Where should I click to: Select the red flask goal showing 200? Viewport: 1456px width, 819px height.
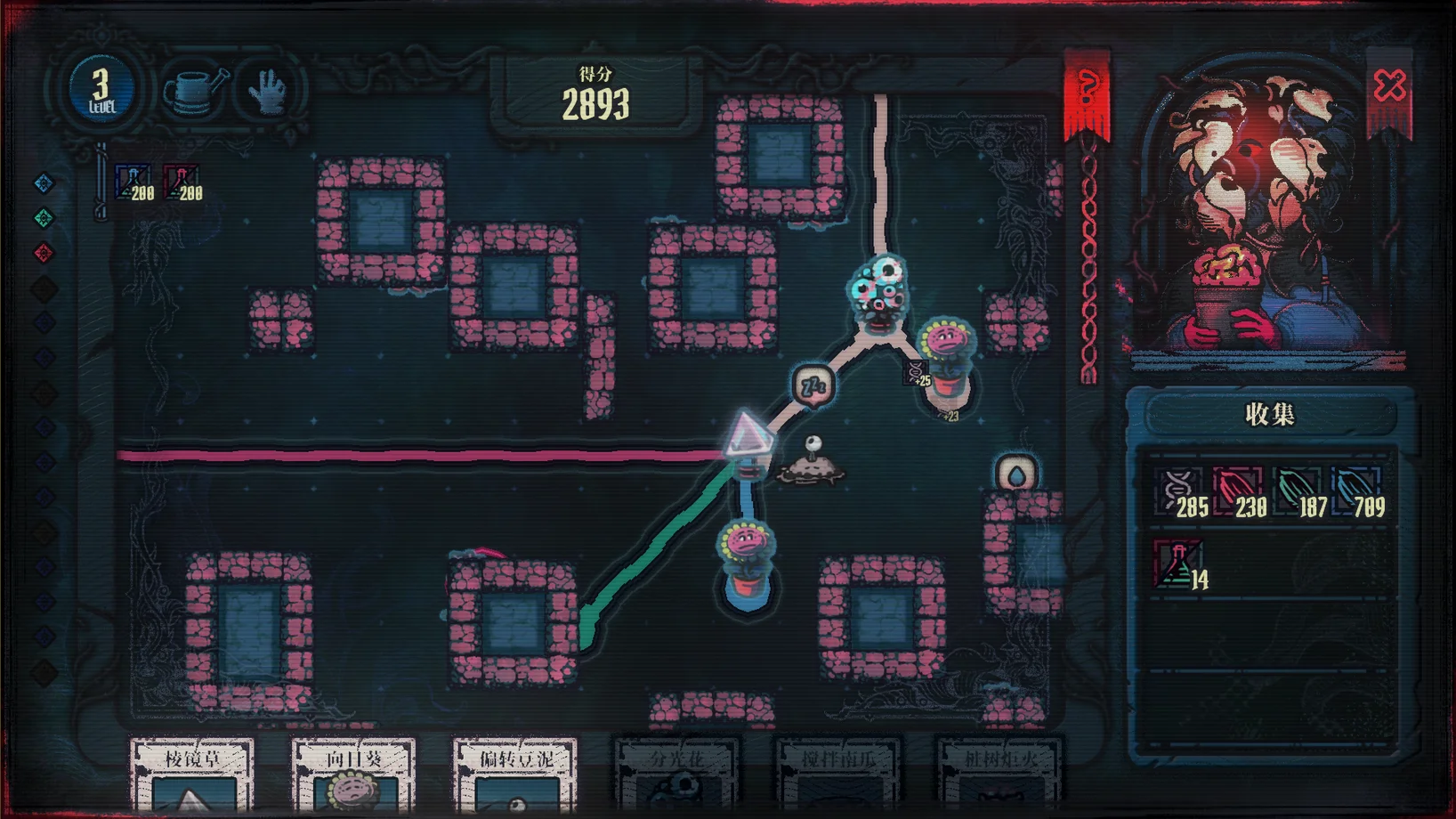click(x=182, y=182)
